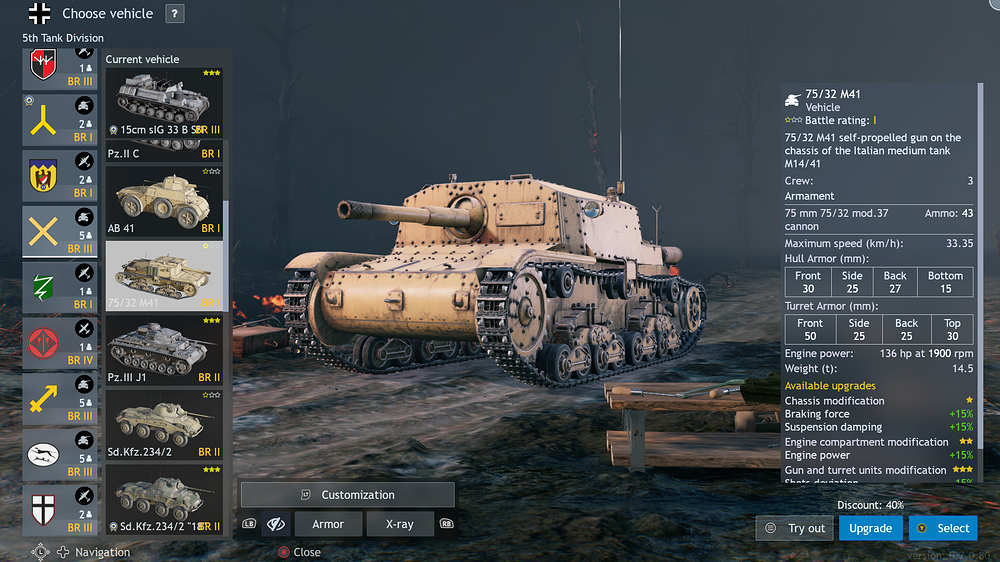1000x562 pixels.
Task: Try out the 75/32 M41 vehicle
Action: (x=795, y=528)
